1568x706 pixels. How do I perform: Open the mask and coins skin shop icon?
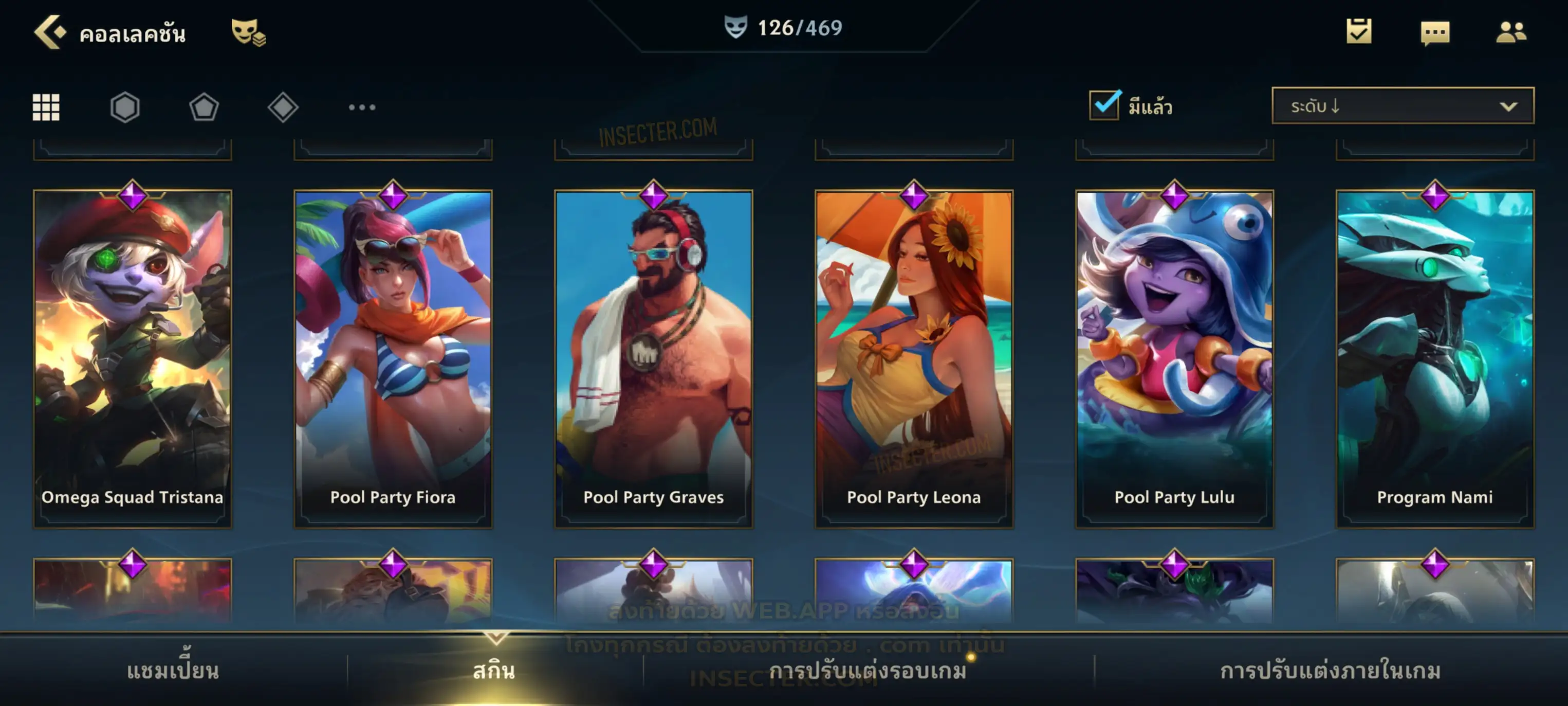pyautogui.click(x=248, y=32)
